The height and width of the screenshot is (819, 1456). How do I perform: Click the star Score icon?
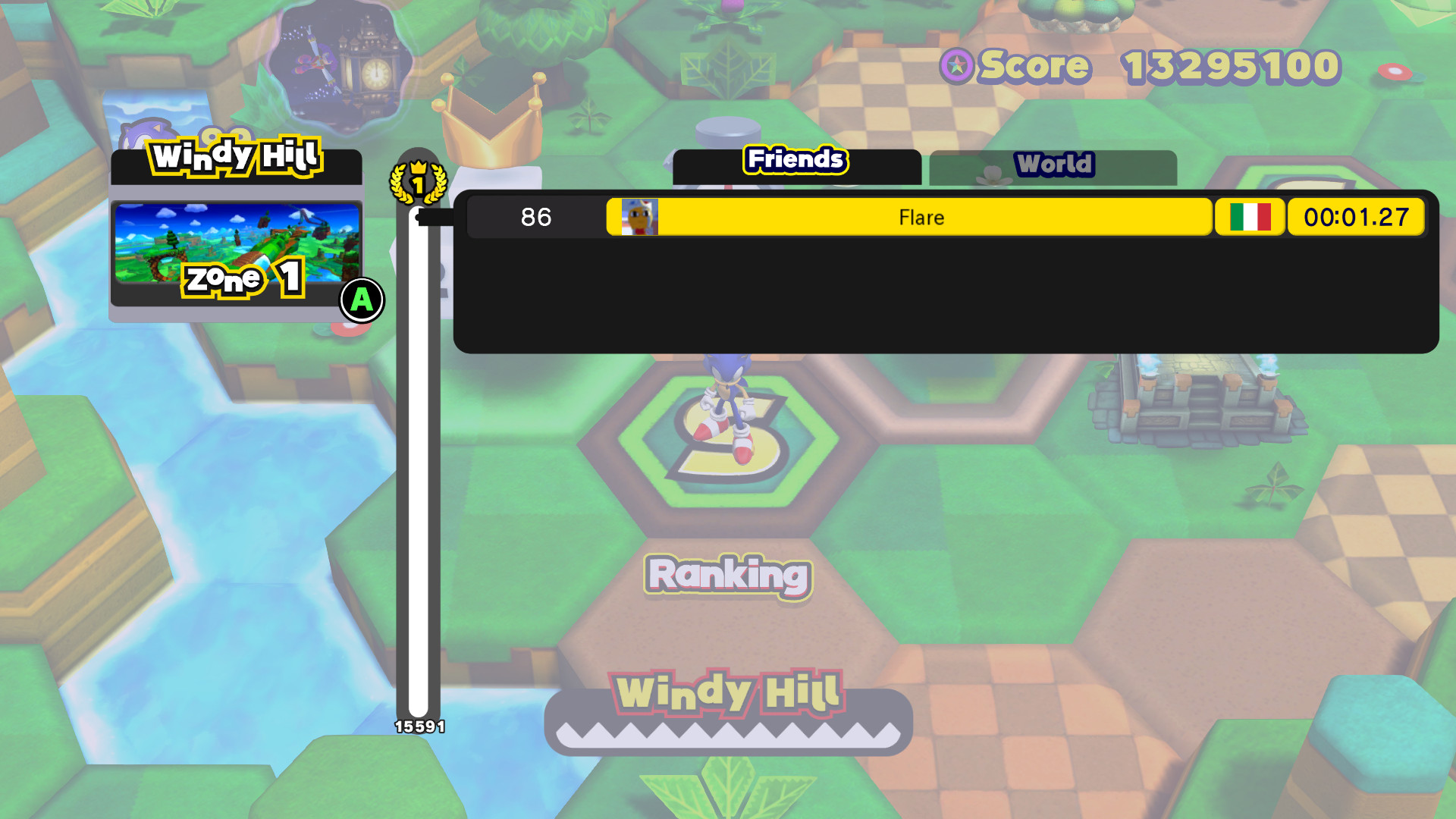click(x=957, y=67)
